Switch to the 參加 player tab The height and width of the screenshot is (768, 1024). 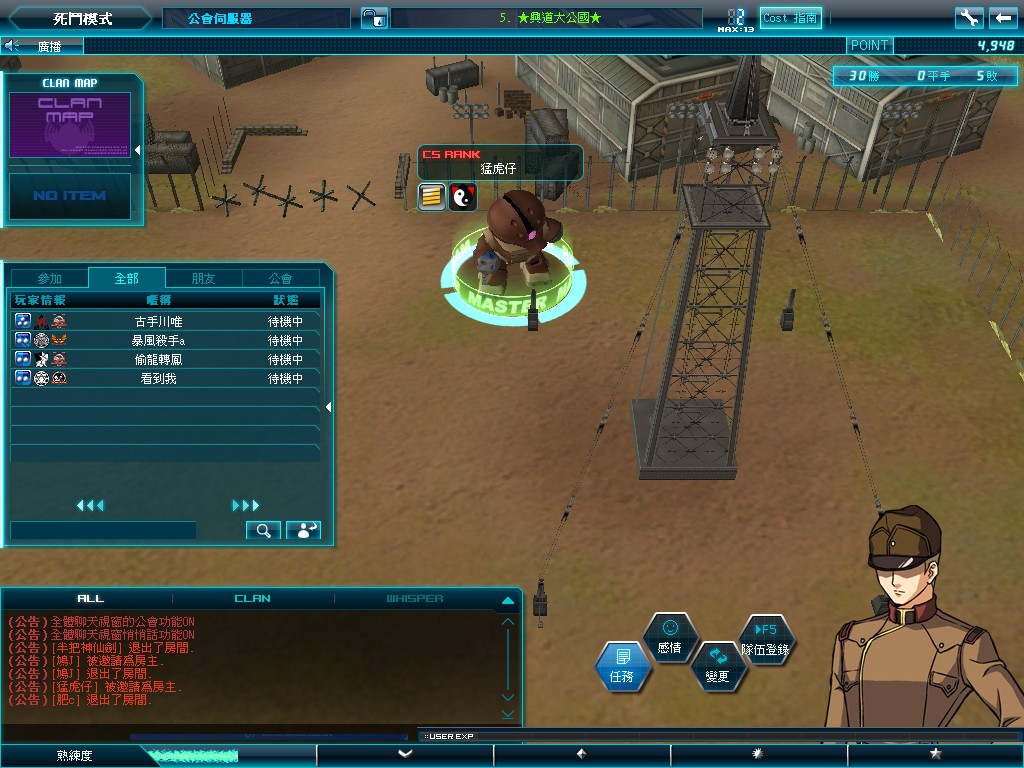point(50,279)
